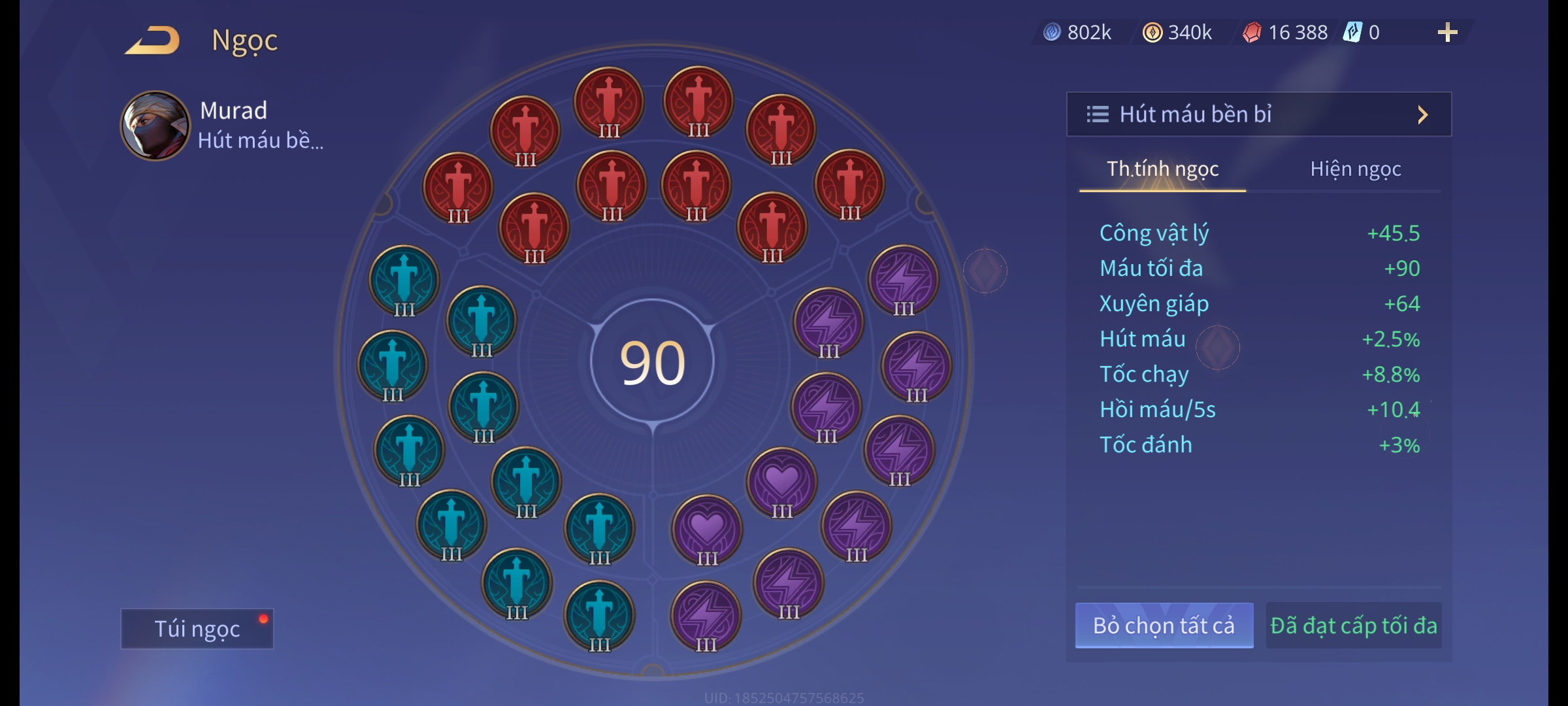Open the Túi ngọc bag

tap(197, 629)
